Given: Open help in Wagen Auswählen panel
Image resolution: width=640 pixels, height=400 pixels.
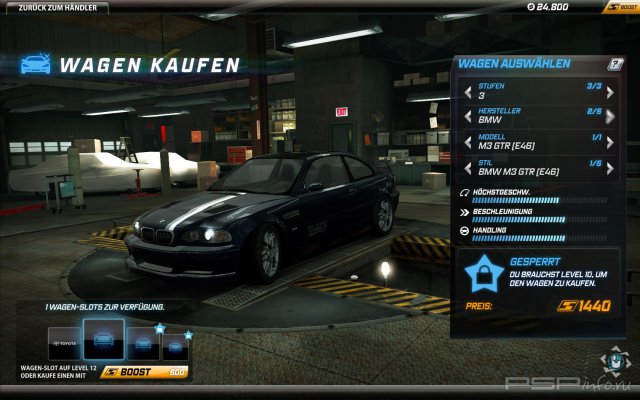Looking at the screenshot, I should (x=616, y=63).
